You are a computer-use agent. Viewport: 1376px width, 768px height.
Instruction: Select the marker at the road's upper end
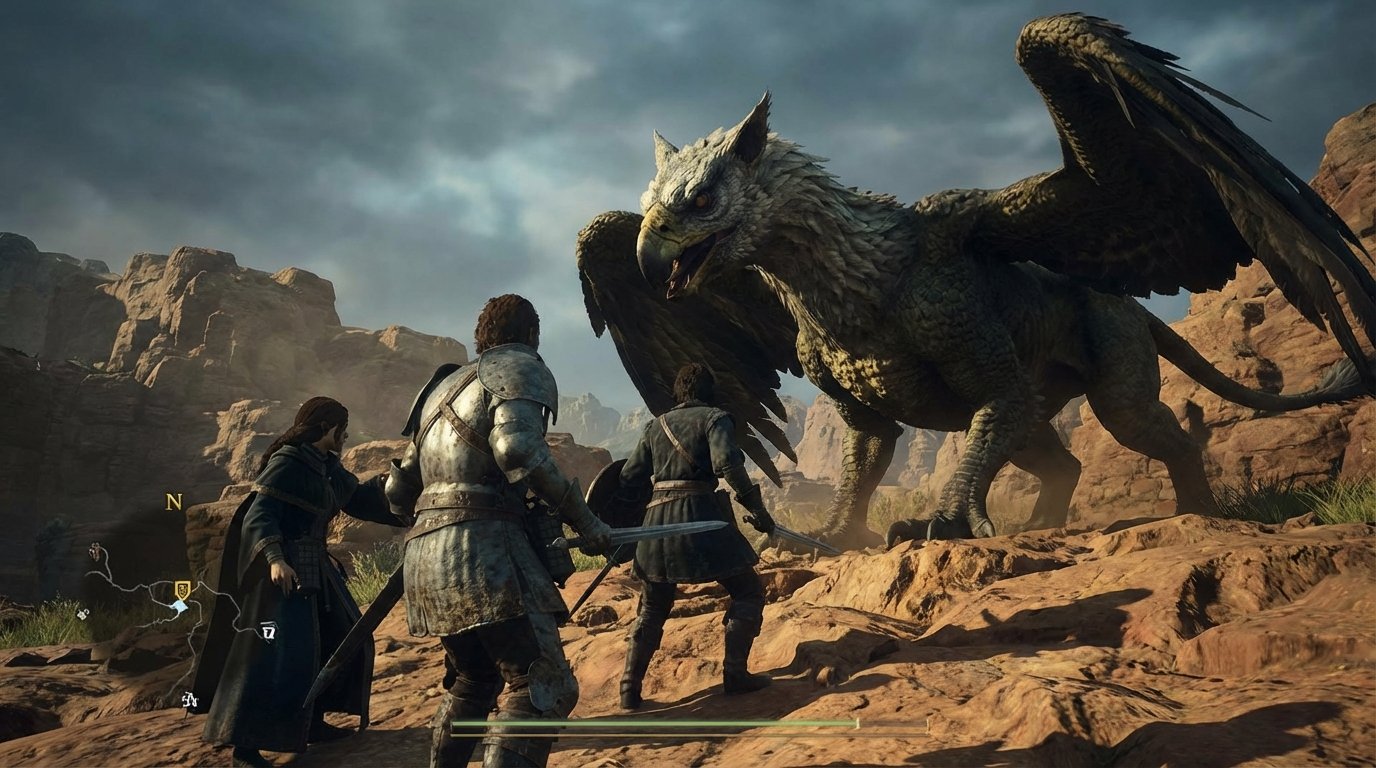(x=94, y=551)
